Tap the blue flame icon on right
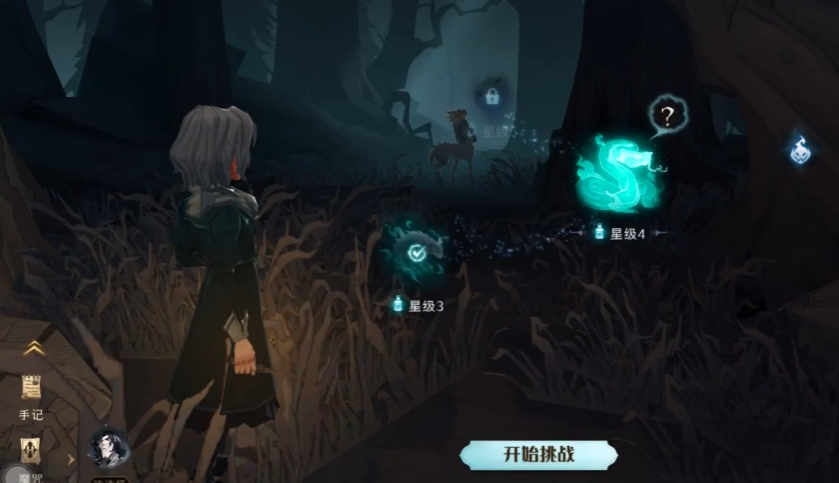 point(800,150)
